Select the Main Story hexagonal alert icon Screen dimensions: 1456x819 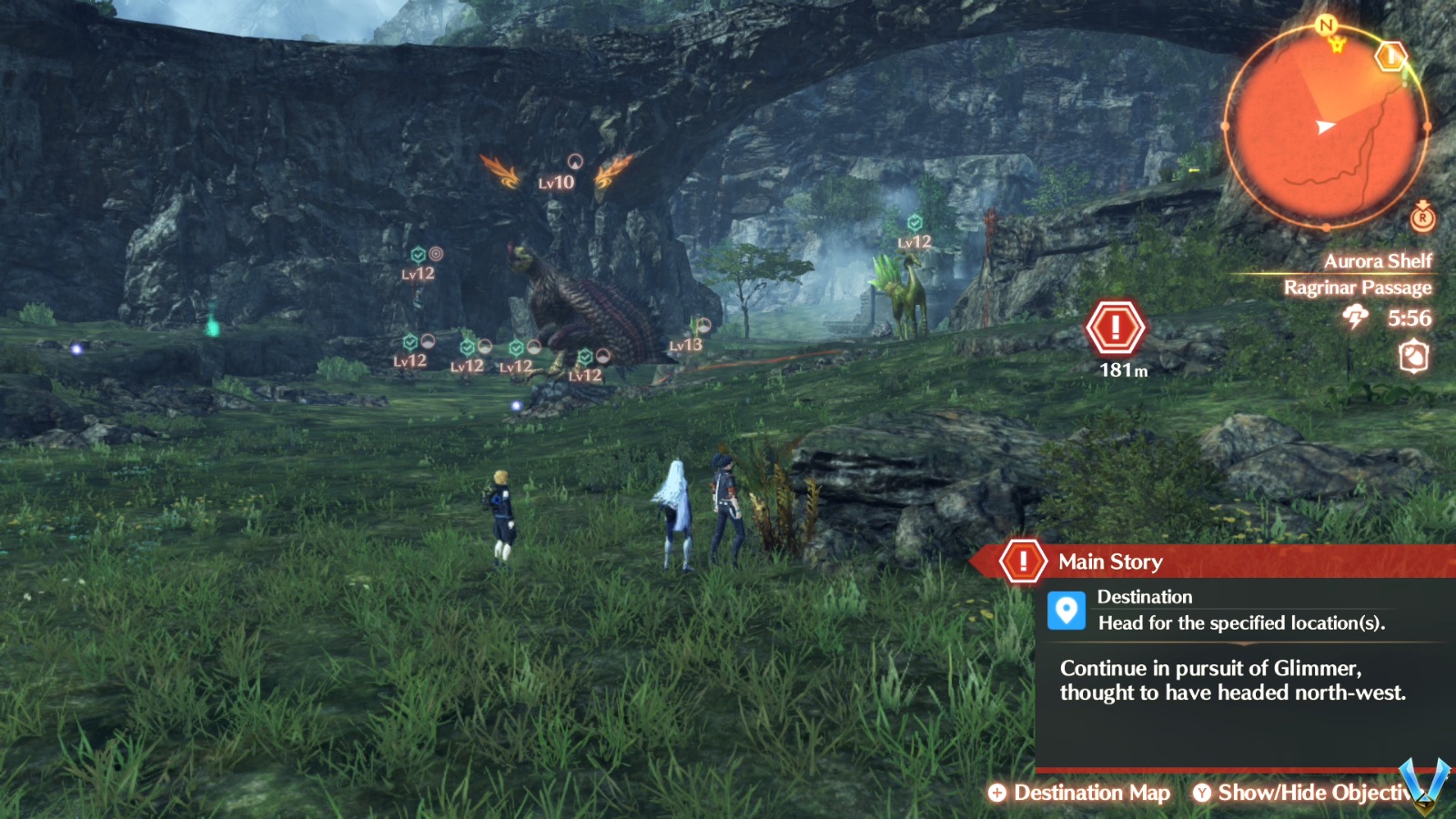point(1024,561)
